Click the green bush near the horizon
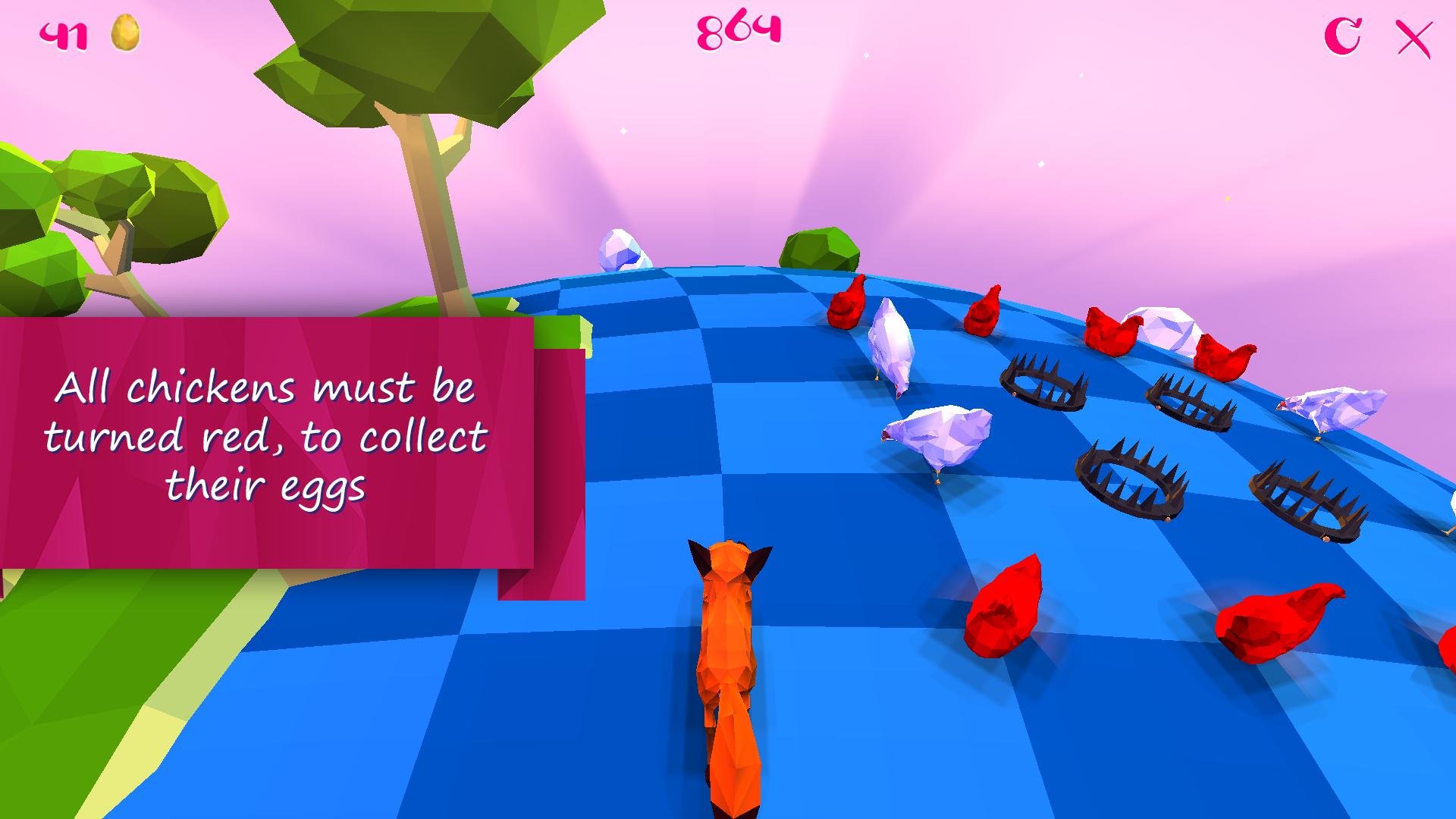Image resolution: width=1456 pixels, height=819 pixels. (819, 246)
